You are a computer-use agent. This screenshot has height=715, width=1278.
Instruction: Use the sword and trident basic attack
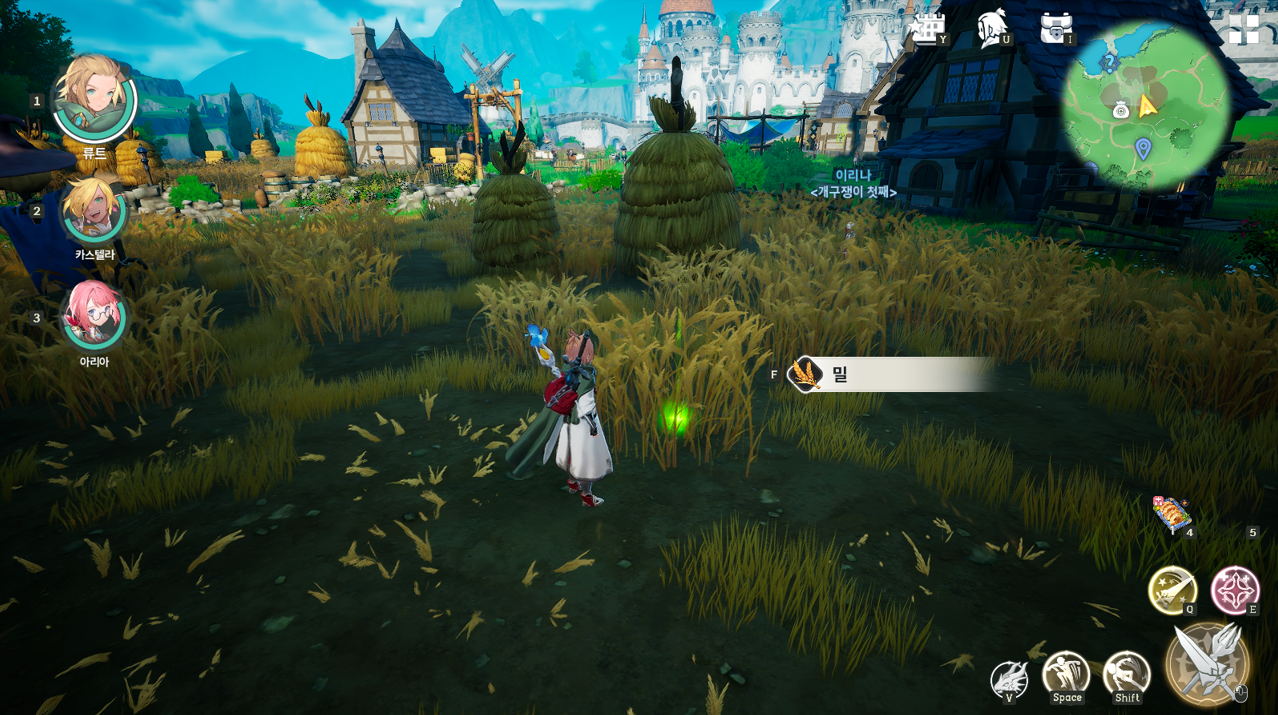(1207, 663)
